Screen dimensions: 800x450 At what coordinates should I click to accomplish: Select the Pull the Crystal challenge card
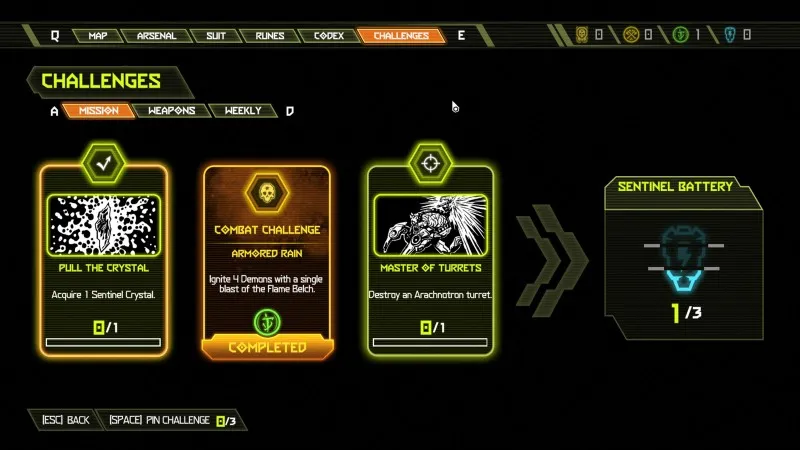point(104,260)
